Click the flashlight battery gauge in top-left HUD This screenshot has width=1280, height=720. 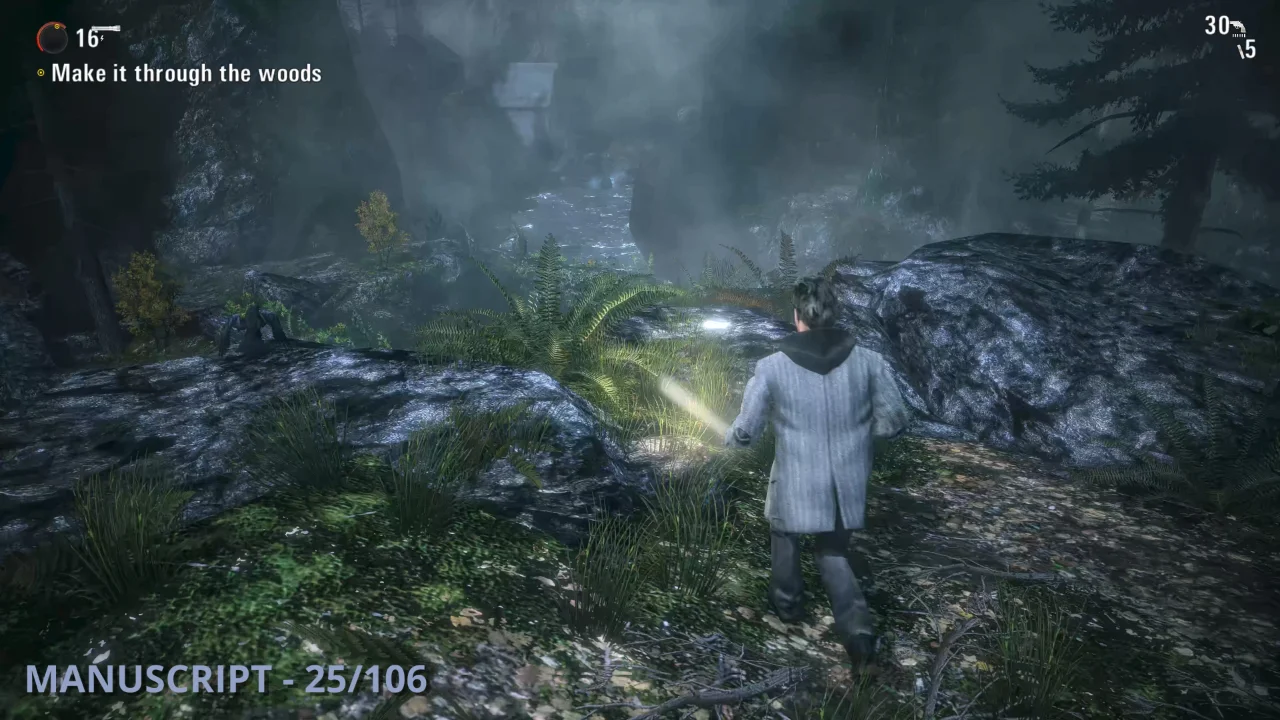click(x=52, y=39)
